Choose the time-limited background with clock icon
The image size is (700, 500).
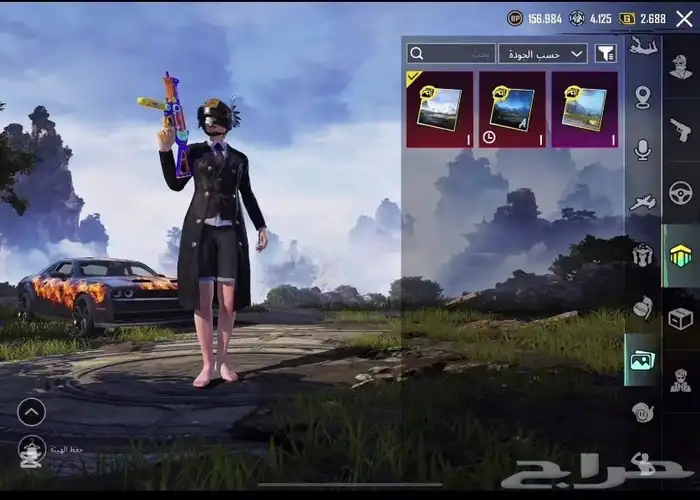(512, 109)
